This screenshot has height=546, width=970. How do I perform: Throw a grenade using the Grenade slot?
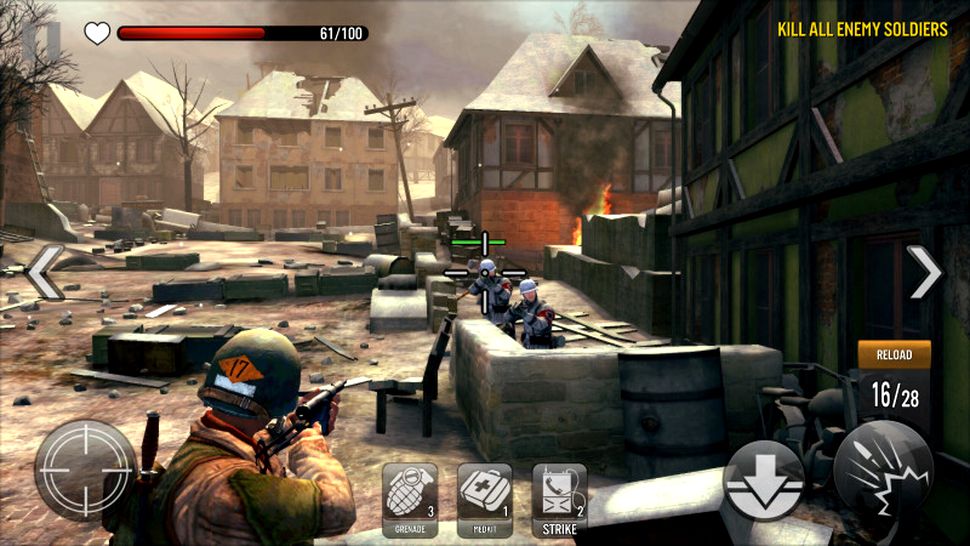(409, 498)
